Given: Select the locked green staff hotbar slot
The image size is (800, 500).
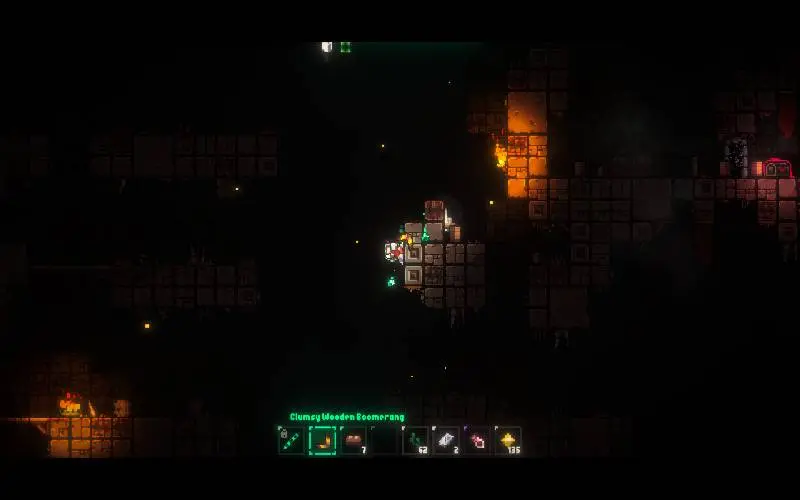Looking at the screenshot, I should (291, 440).
